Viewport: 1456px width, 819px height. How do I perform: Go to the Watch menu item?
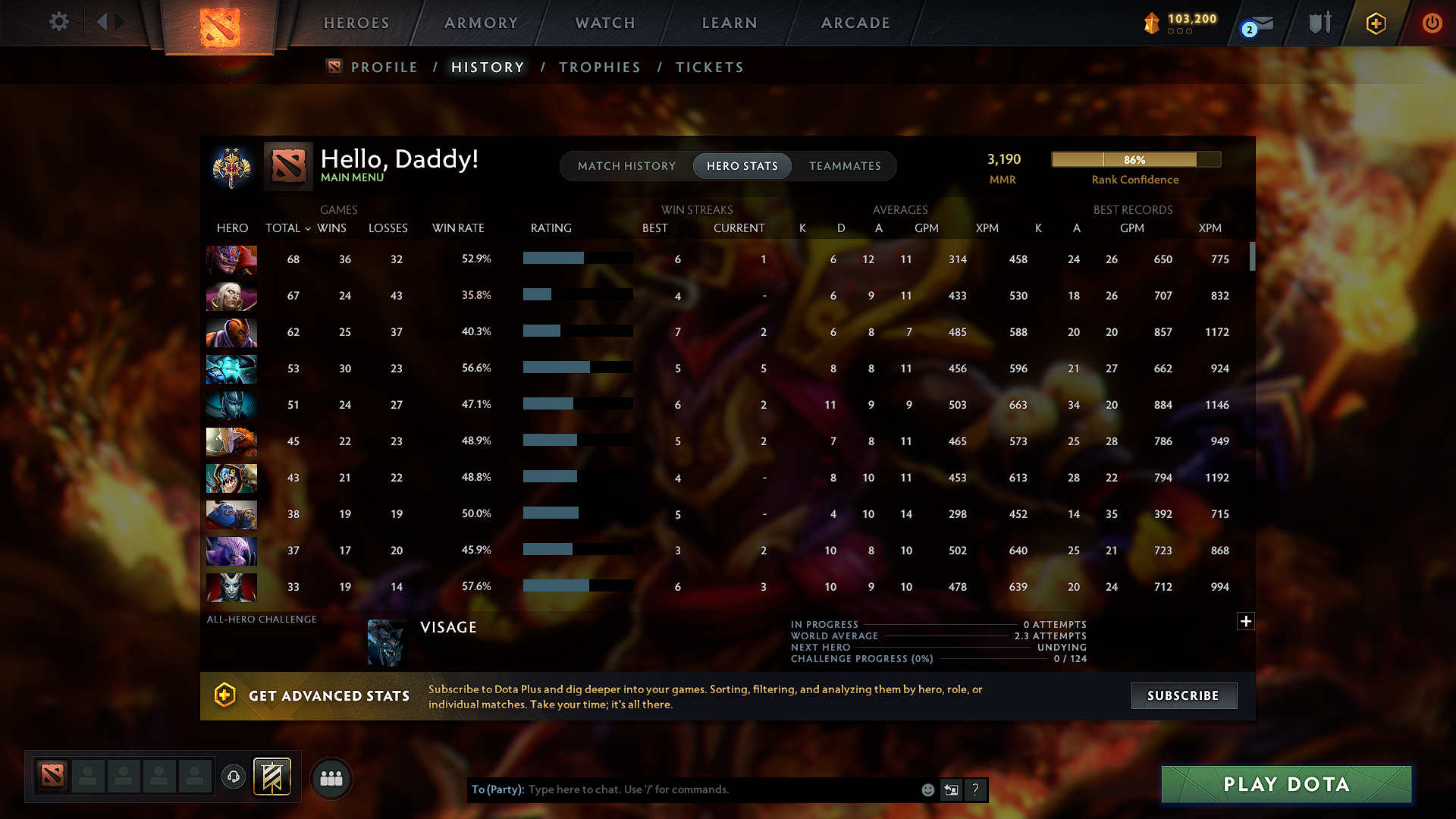pyautogui.click(x=604, y=23)
